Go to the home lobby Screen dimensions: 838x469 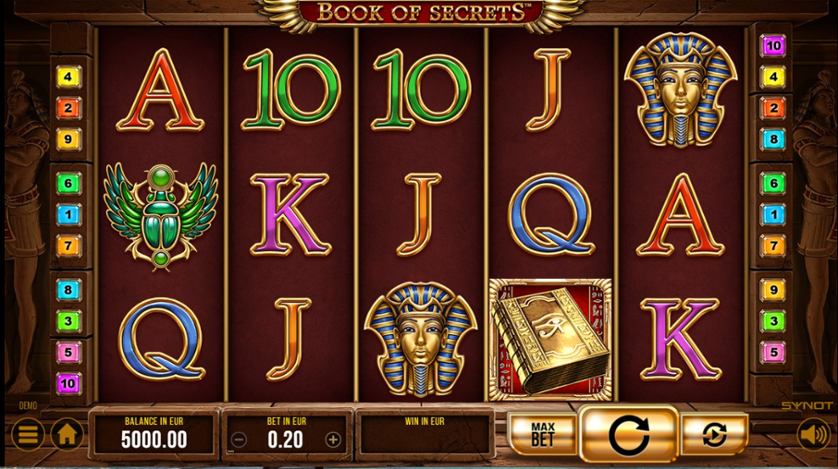tap(66, 435)
